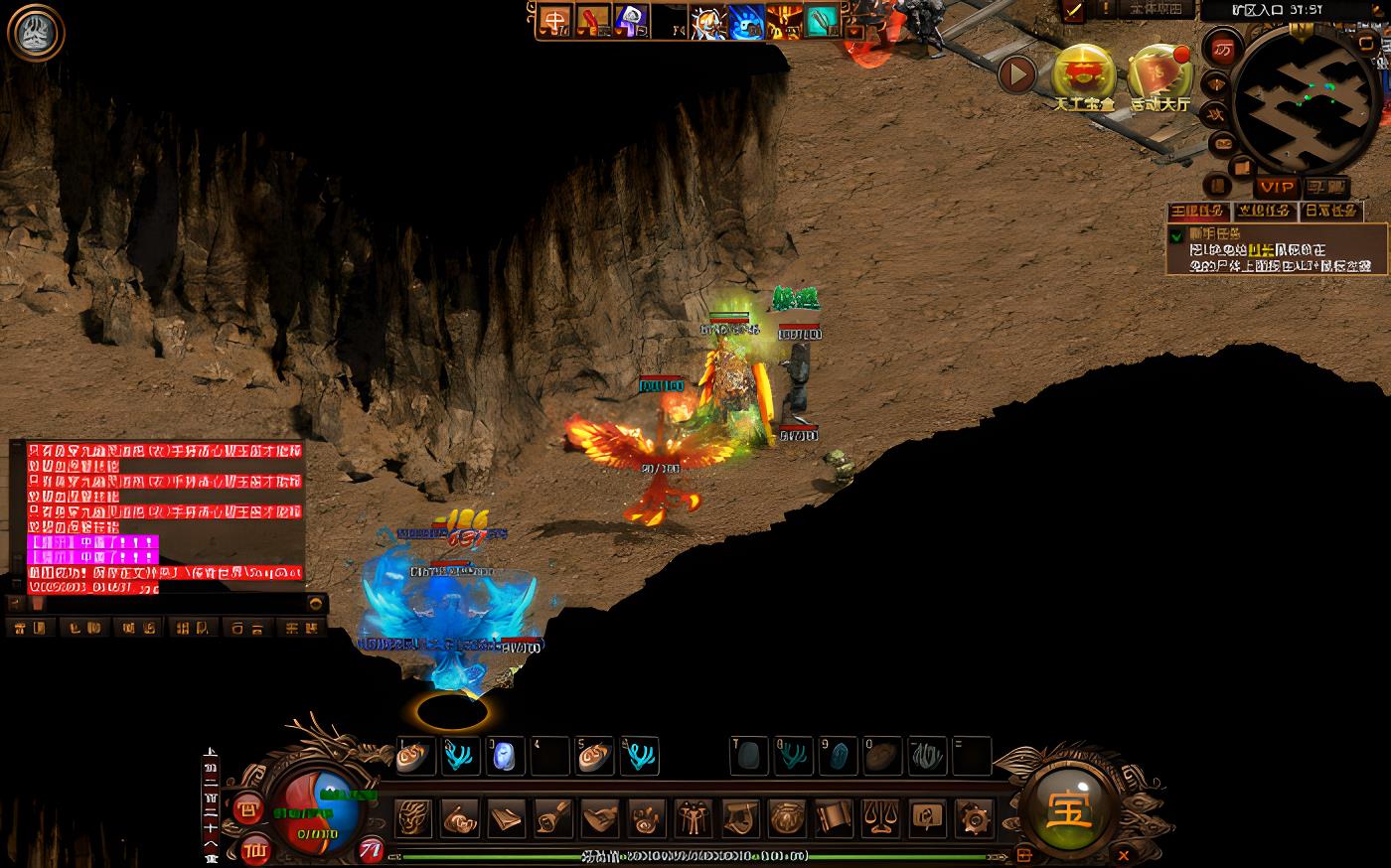This screenshot has width=1391, height=868.
Task: Select the main quests tab (主线任务)
Action: point(1199,212)
